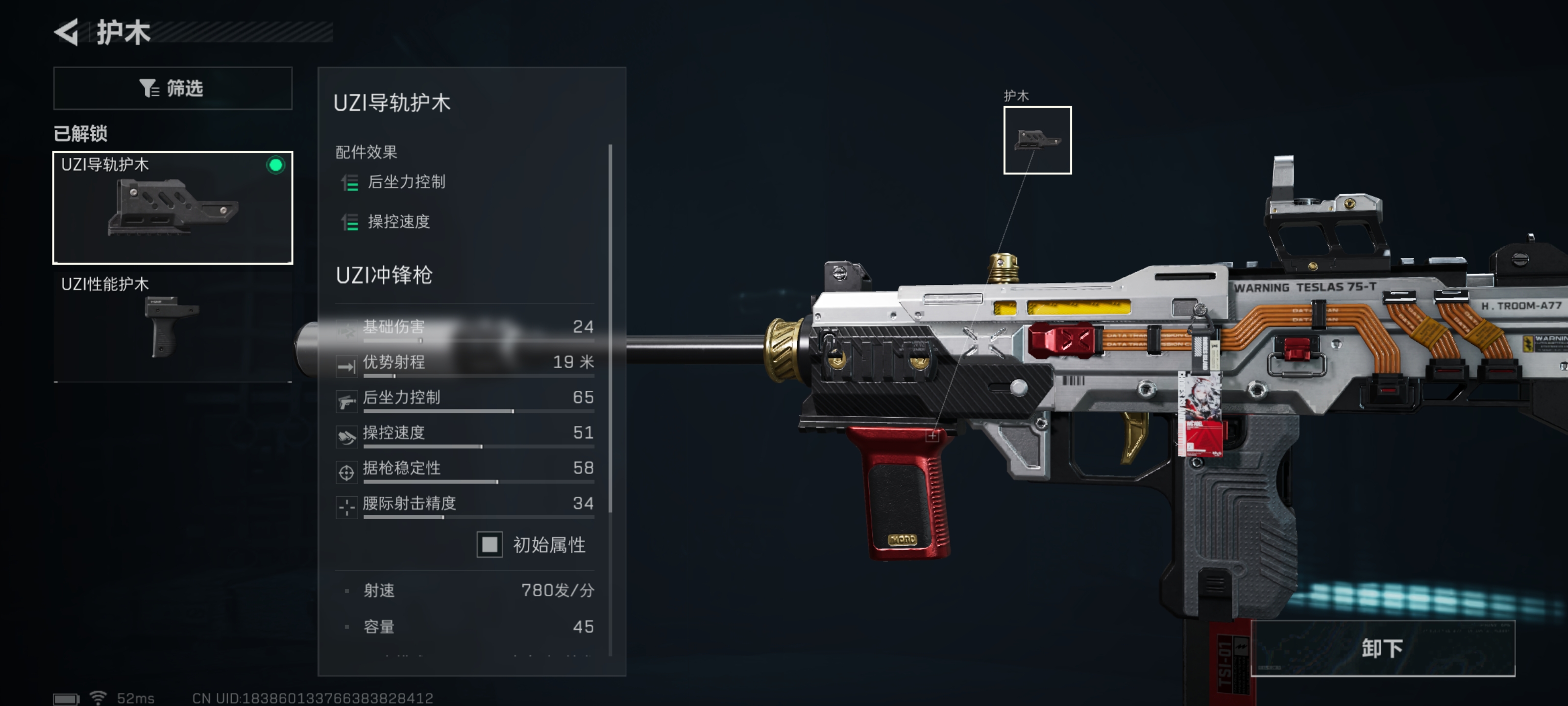1568x706 pixels.
Task: Choose the UZI性能护木 attachment card
Action: point(173,326)
